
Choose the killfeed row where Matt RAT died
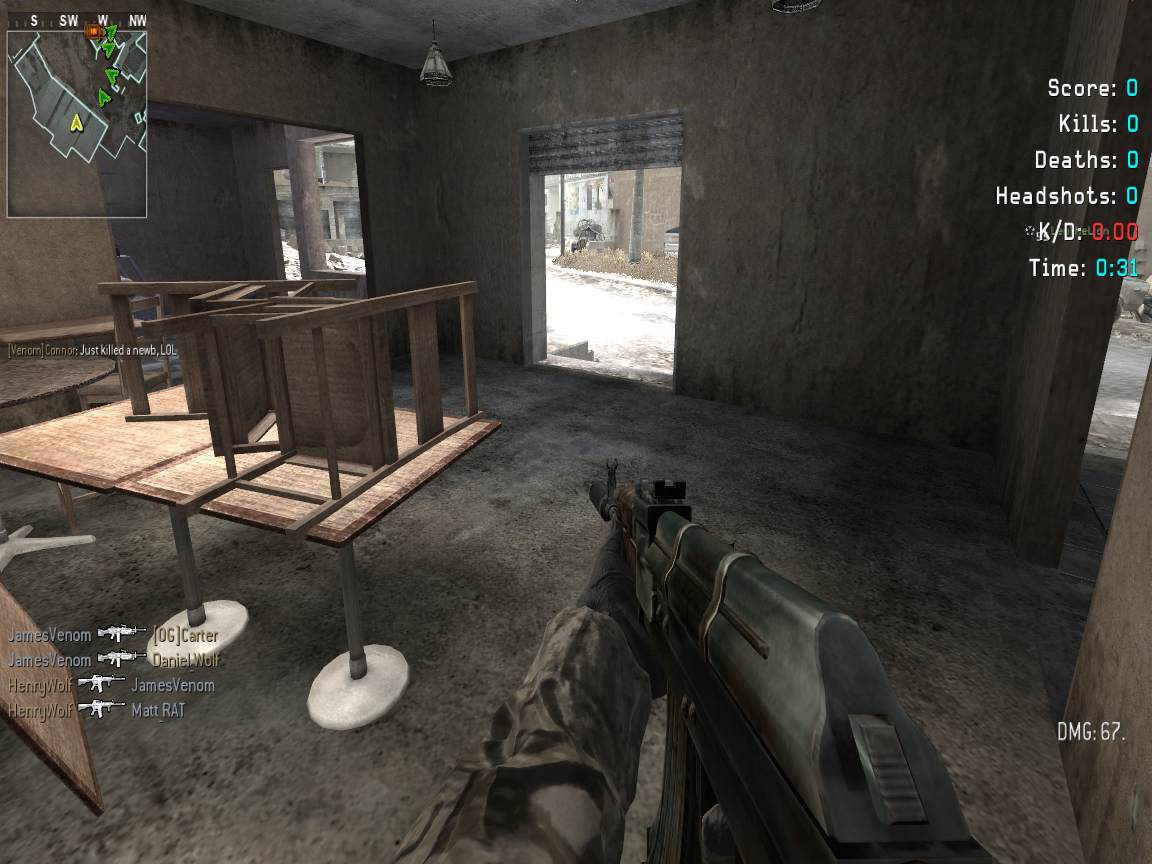click(96, 710)
